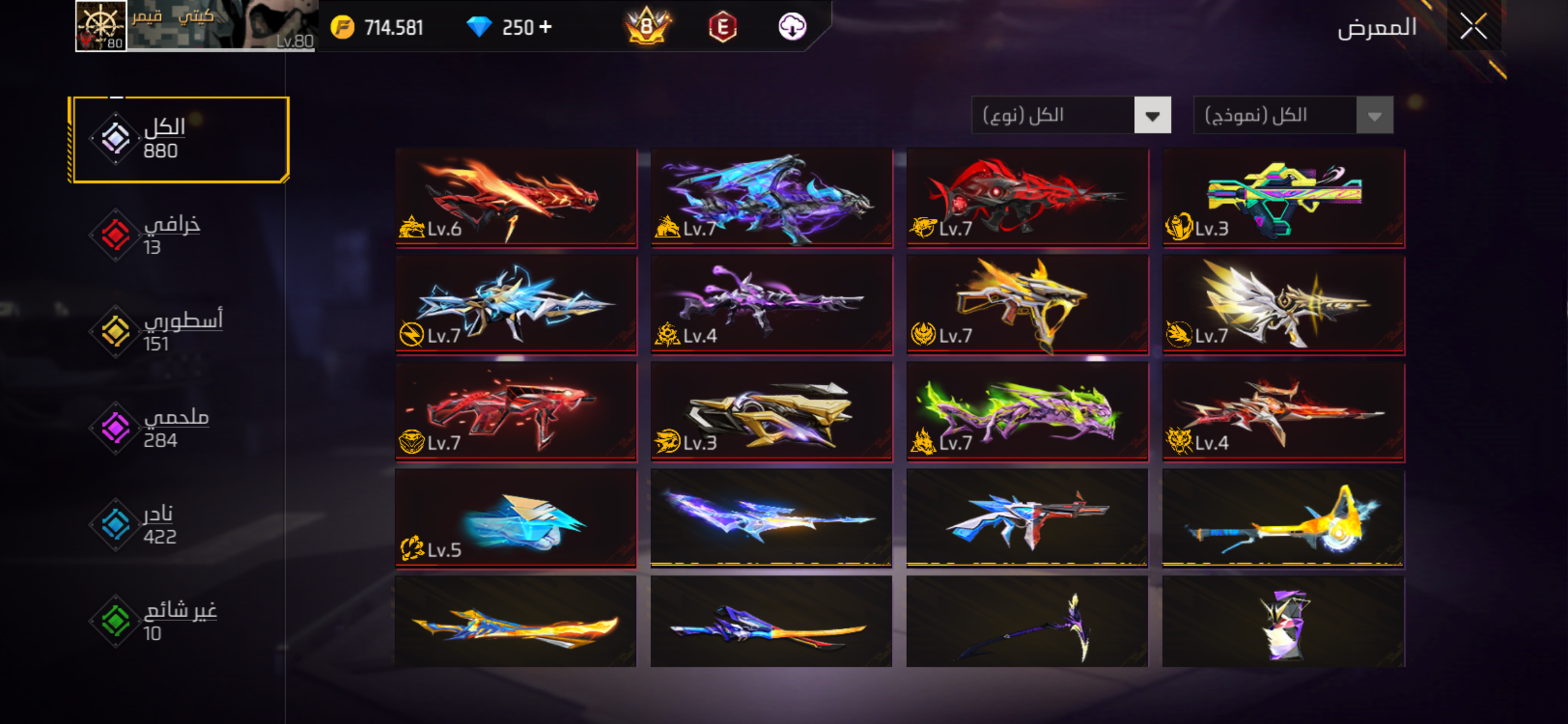
Task: Select the green-purple dragon Lv.7 skin
Action: [x=1027, y=411]
